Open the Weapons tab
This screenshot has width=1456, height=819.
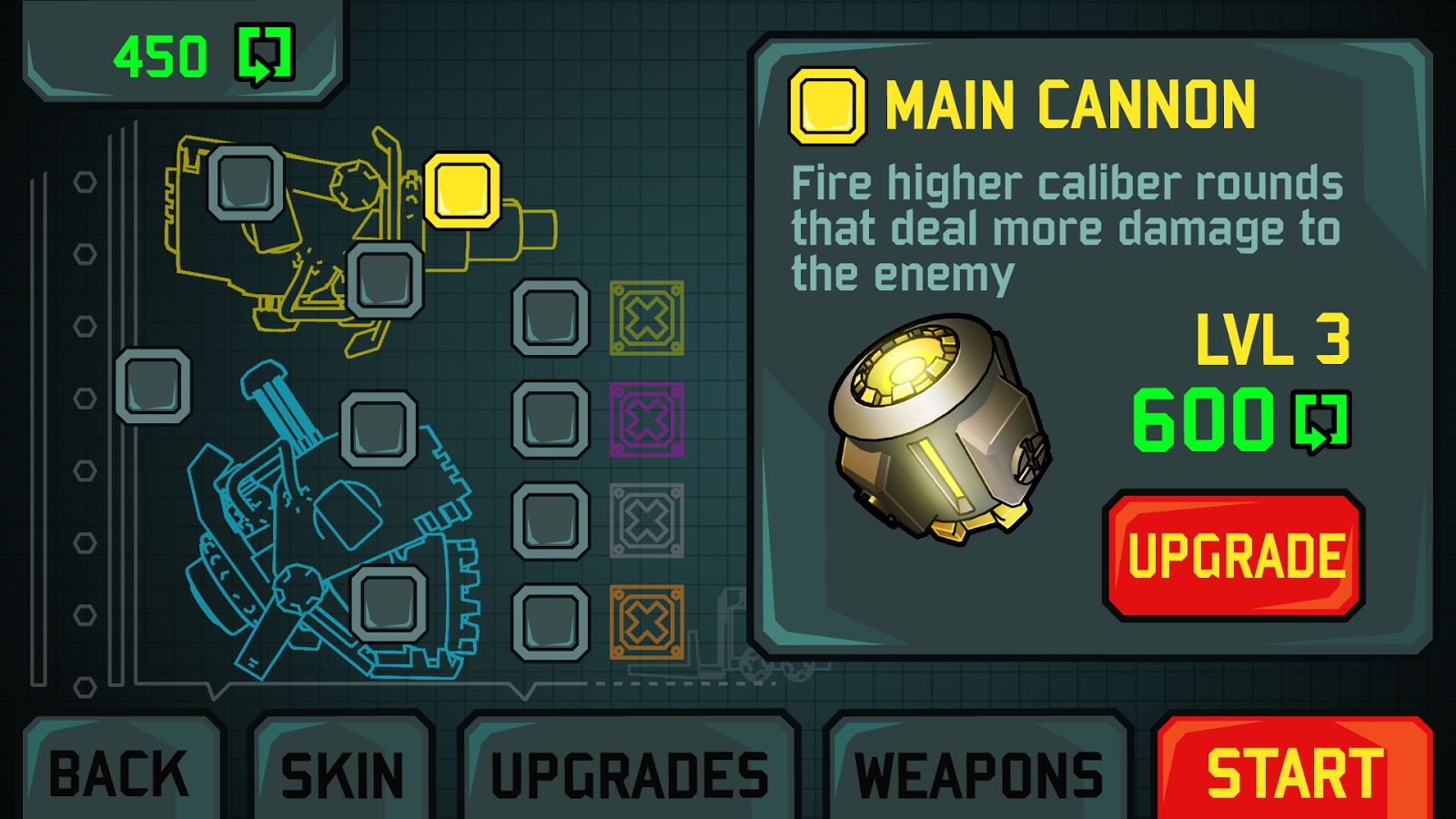tap(978, 773)
